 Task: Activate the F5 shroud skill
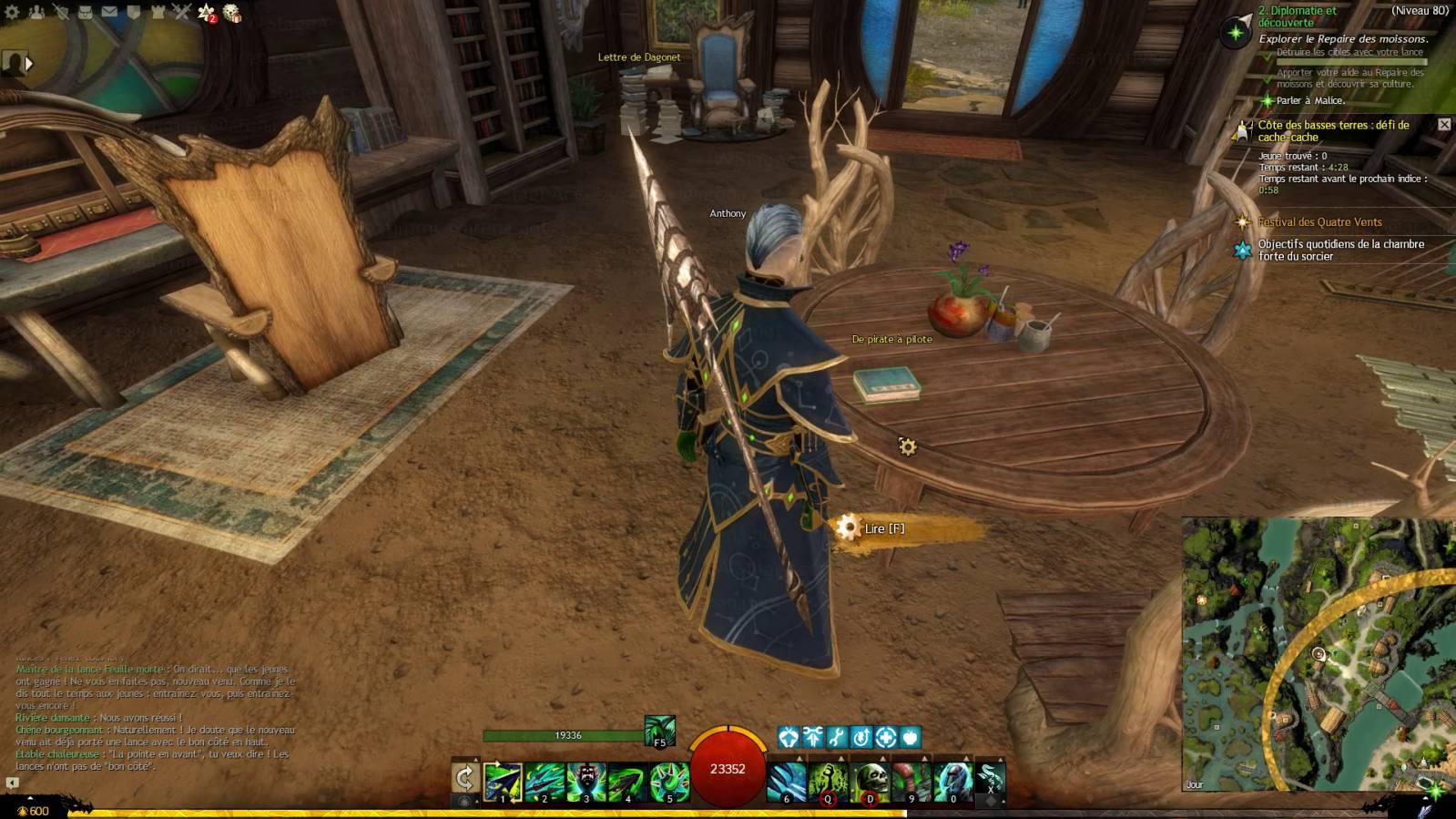(660, 731)
